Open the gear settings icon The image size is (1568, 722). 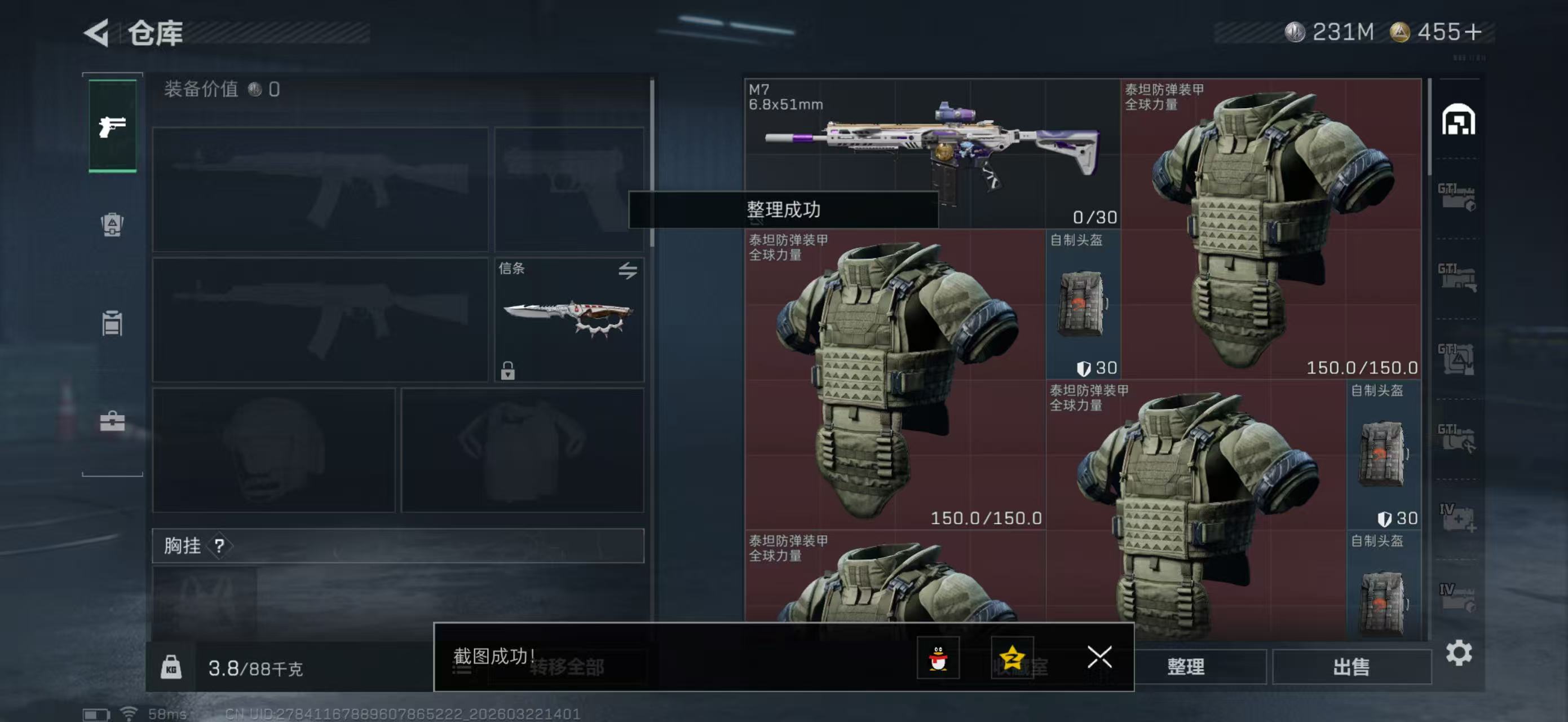coord(1459,653)
